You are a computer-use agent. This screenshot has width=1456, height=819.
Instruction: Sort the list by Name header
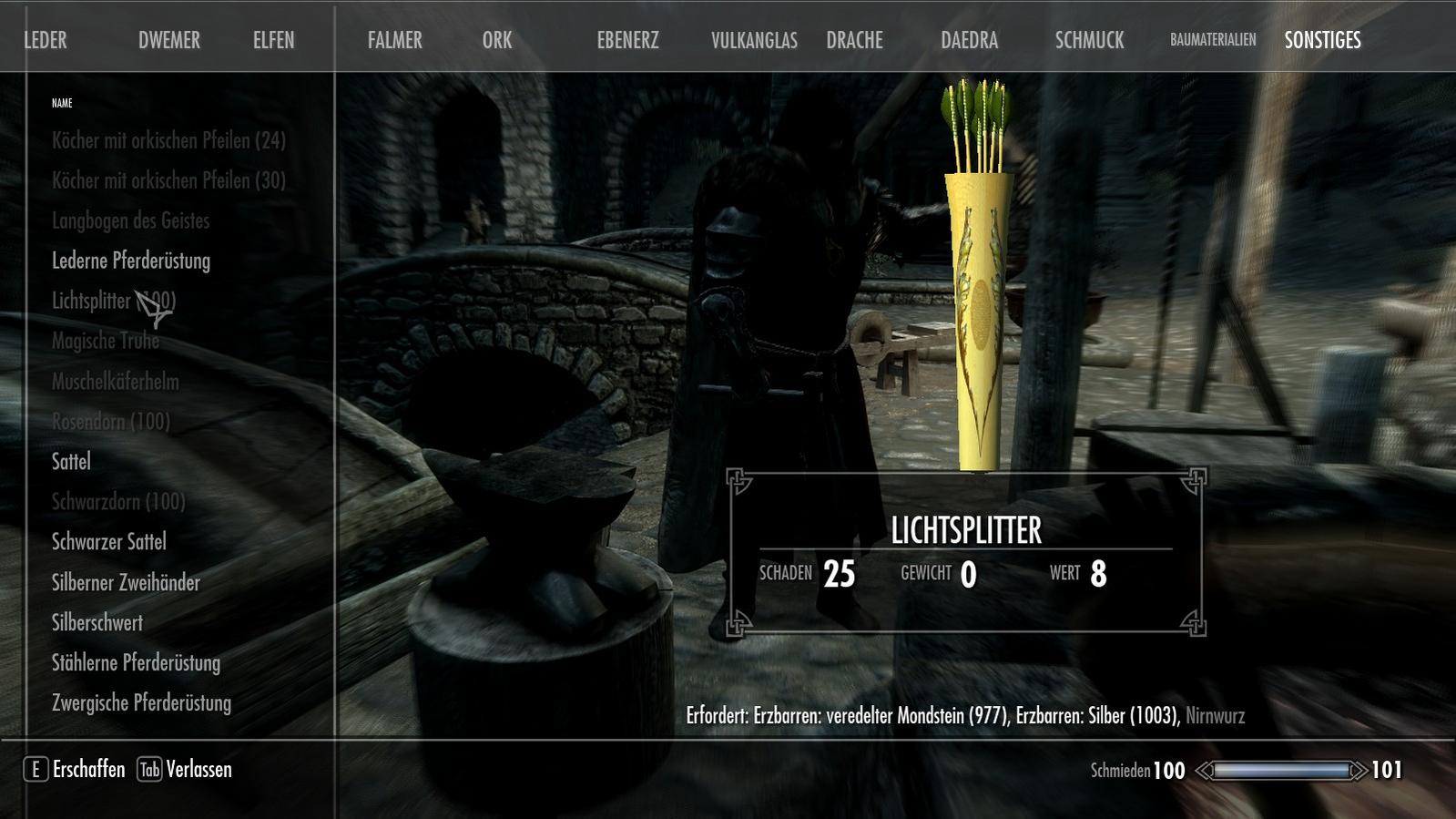coord(62,103)
